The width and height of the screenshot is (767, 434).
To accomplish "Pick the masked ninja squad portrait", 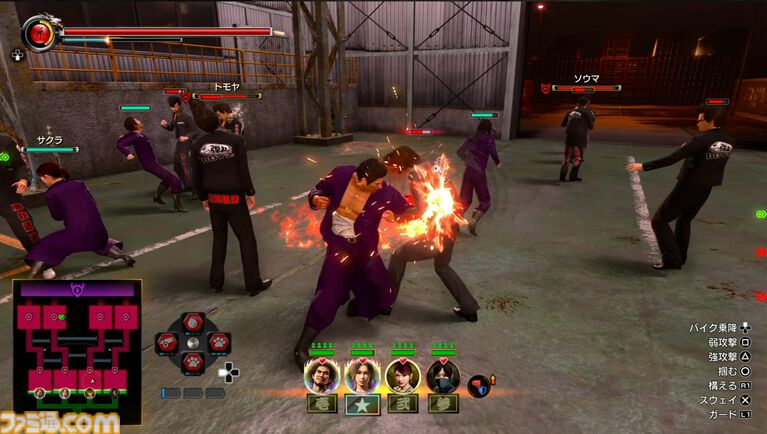I will [x=442, y=375].
